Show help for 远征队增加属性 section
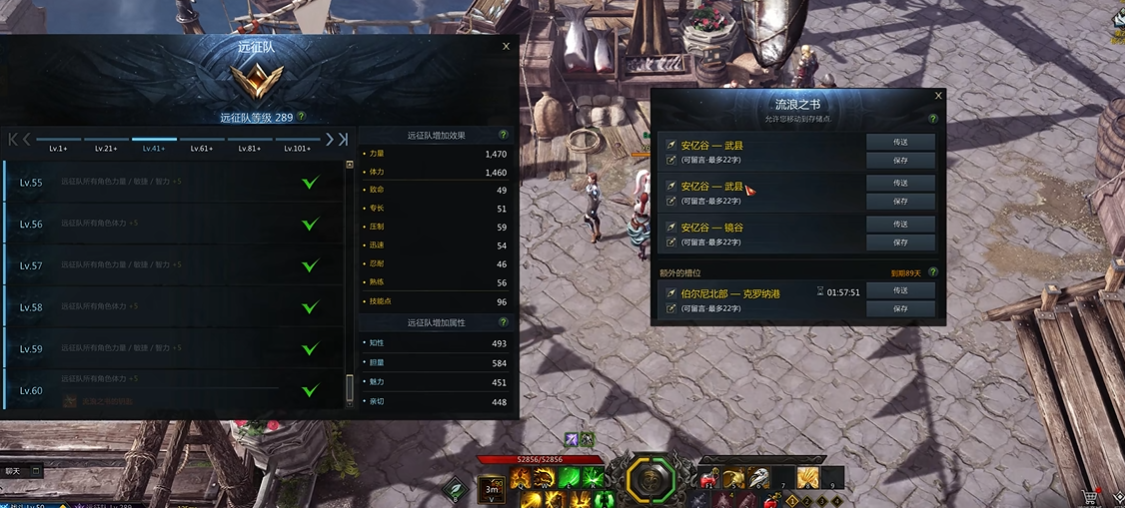 pyautogui.click(x=503, y=323)
